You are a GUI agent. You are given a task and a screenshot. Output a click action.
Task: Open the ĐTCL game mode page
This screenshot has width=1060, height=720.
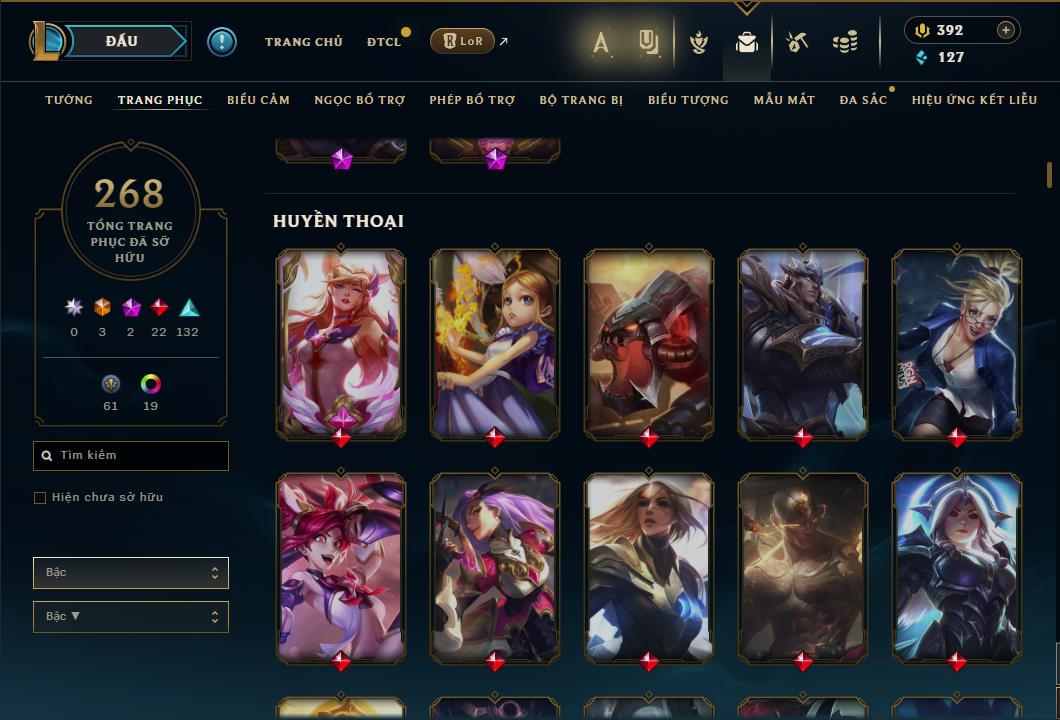pos(384,42)
